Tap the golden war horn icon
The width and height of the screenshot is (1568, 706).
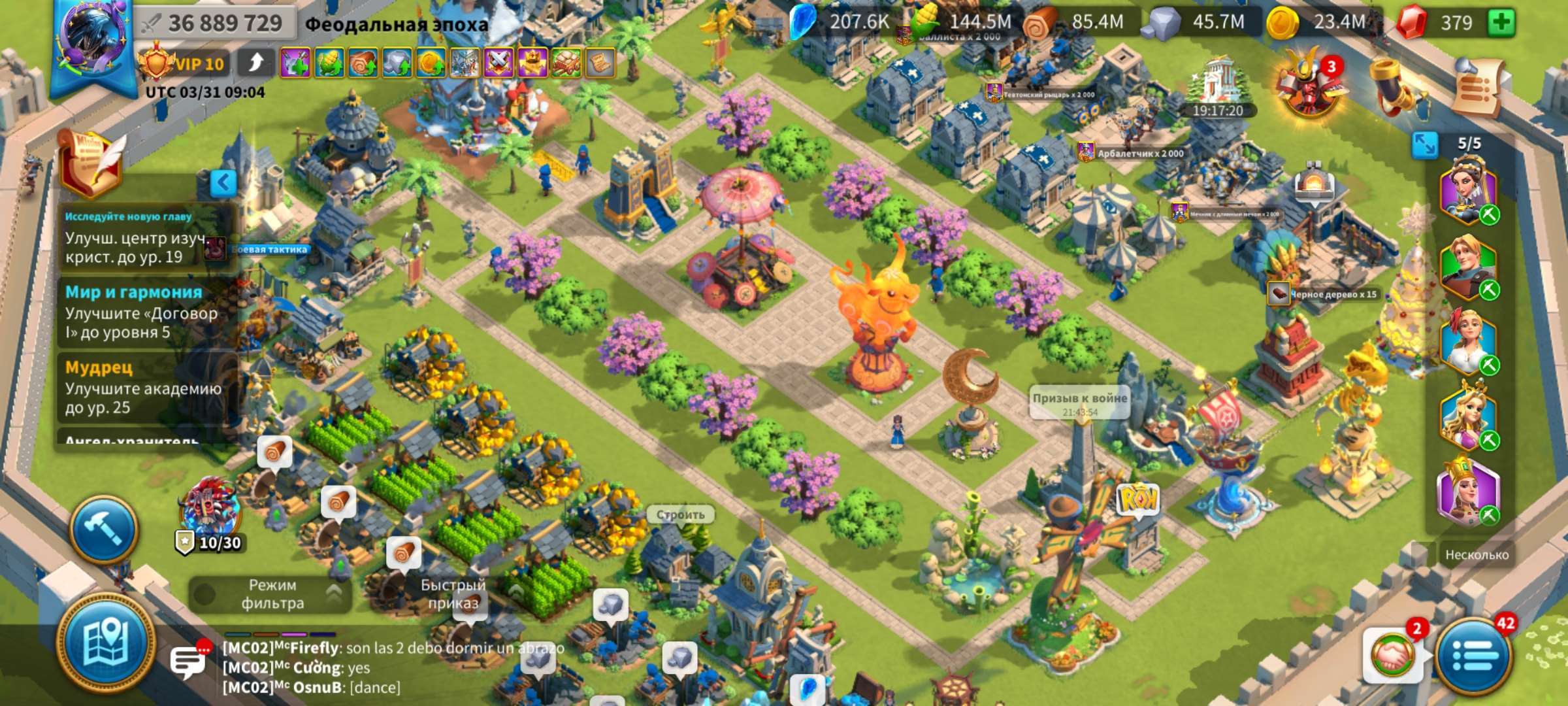[1389, 86]
